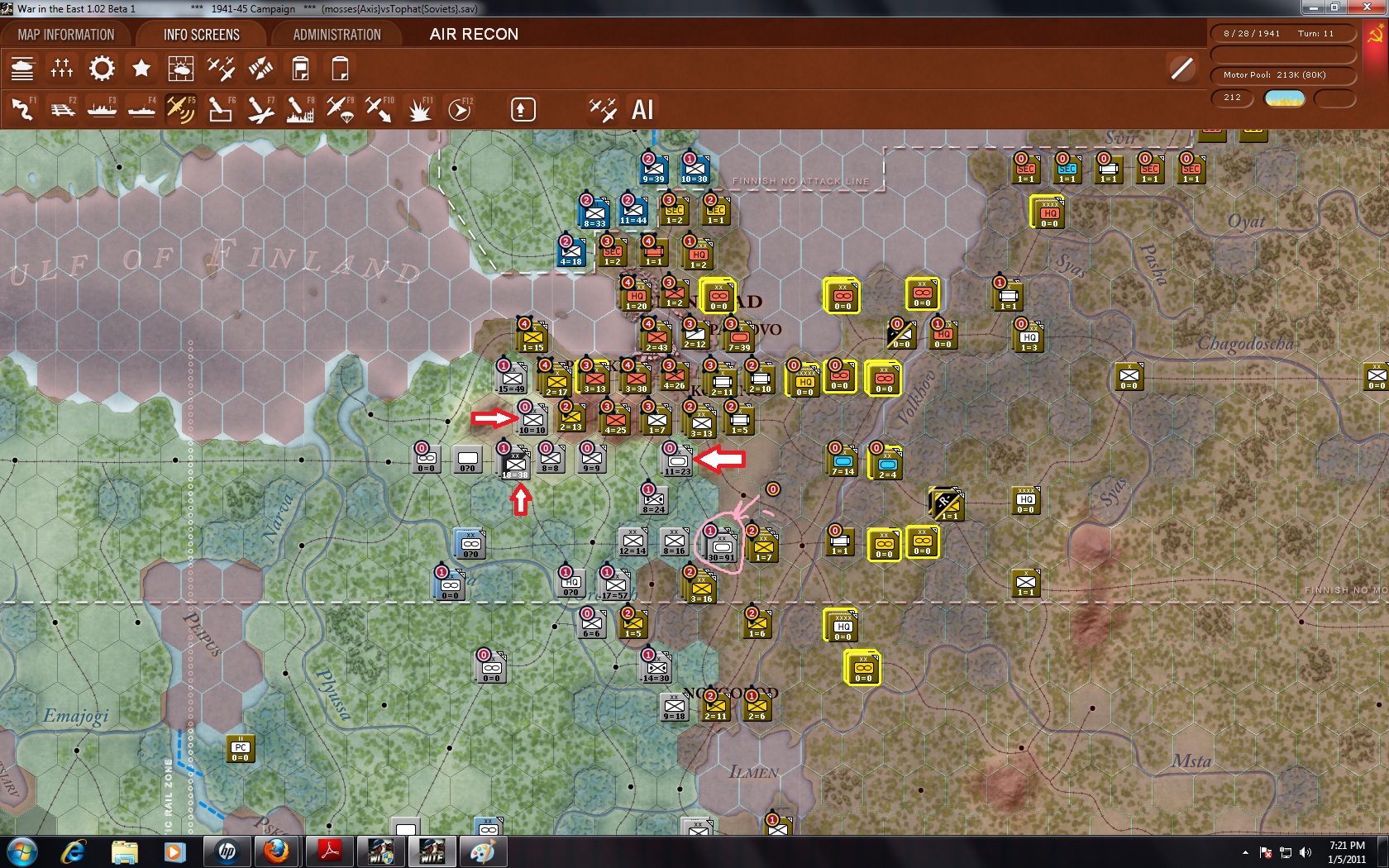The image size is (1389, 868).
Task: Toggle F10 air superiority mission mode
Action: pos(379,108)
